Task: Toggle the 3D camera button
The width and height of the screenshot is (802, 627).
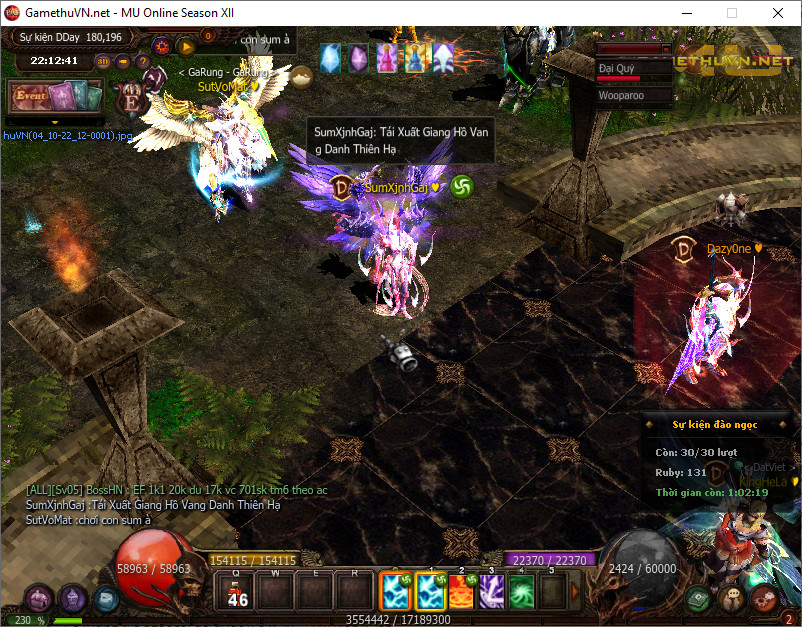Action: 103,60
